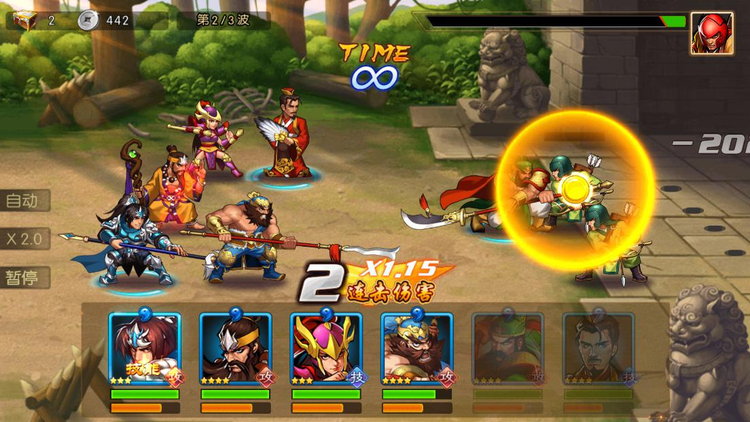
Task: Tap the red-helmeted enemy boss portrait
Action: pyautogui.click(x=711, y=33)
